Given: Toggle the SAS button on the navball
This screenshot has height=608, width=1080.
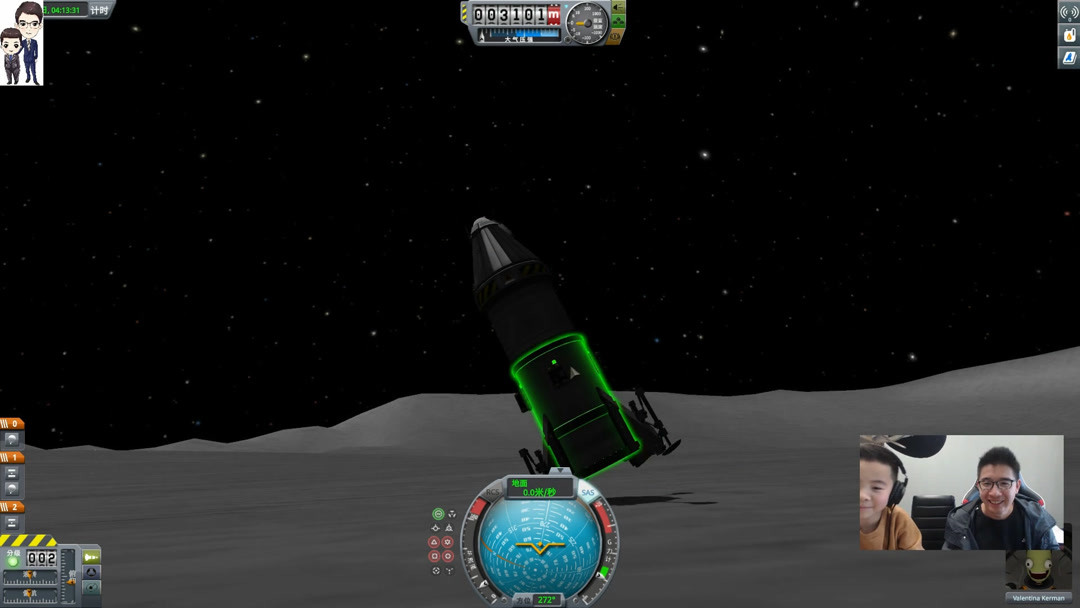Looking at the screenshot, I should 587,493.
